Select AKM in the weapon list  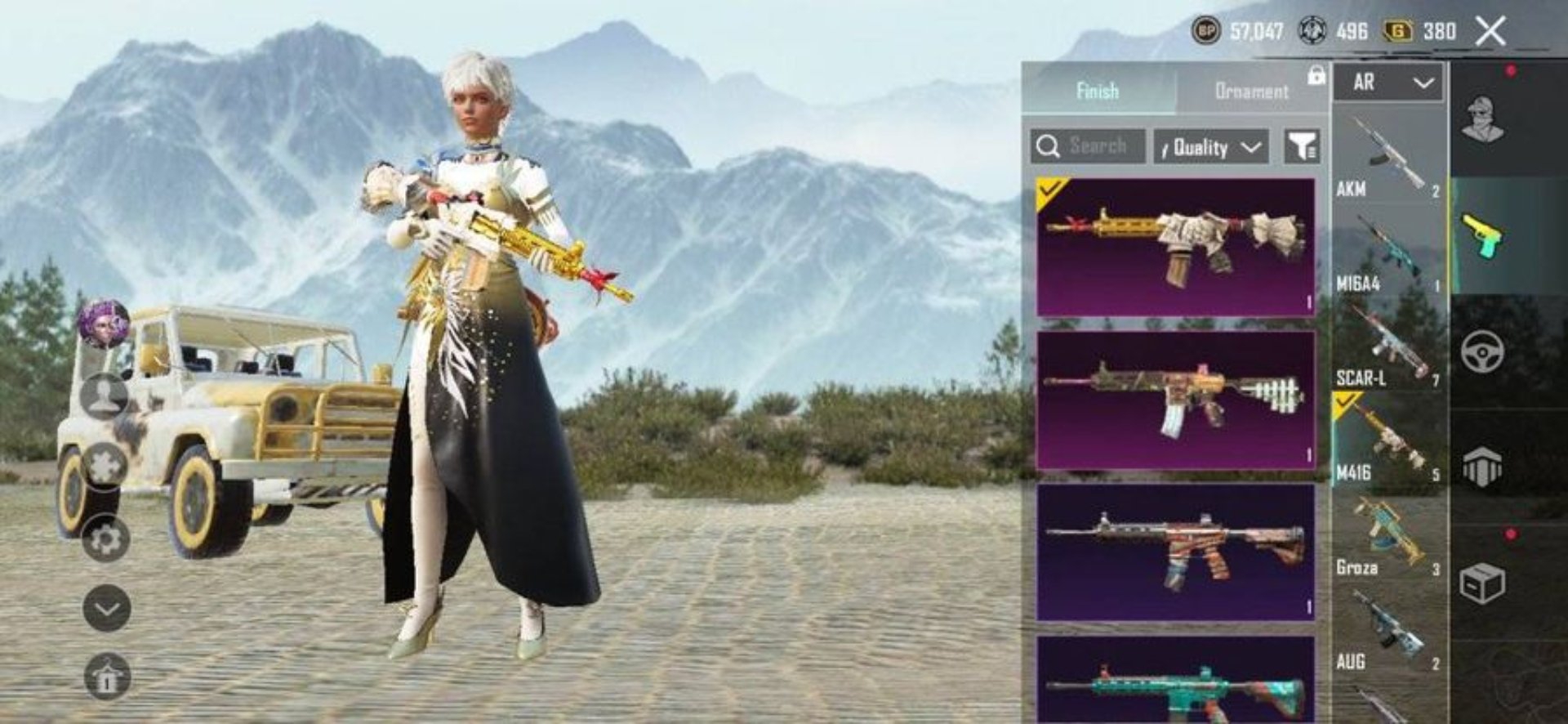pyautogui.click(x=1387, y=155)
